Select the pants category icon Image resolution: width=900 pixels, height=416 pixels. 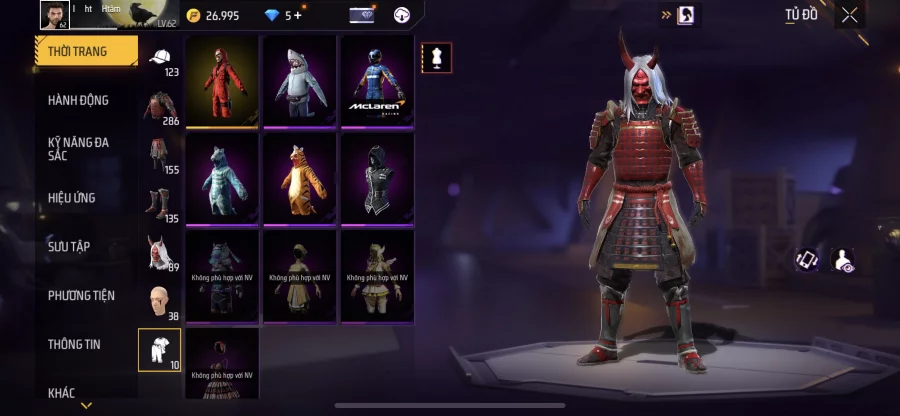click(x=158, y=153)
